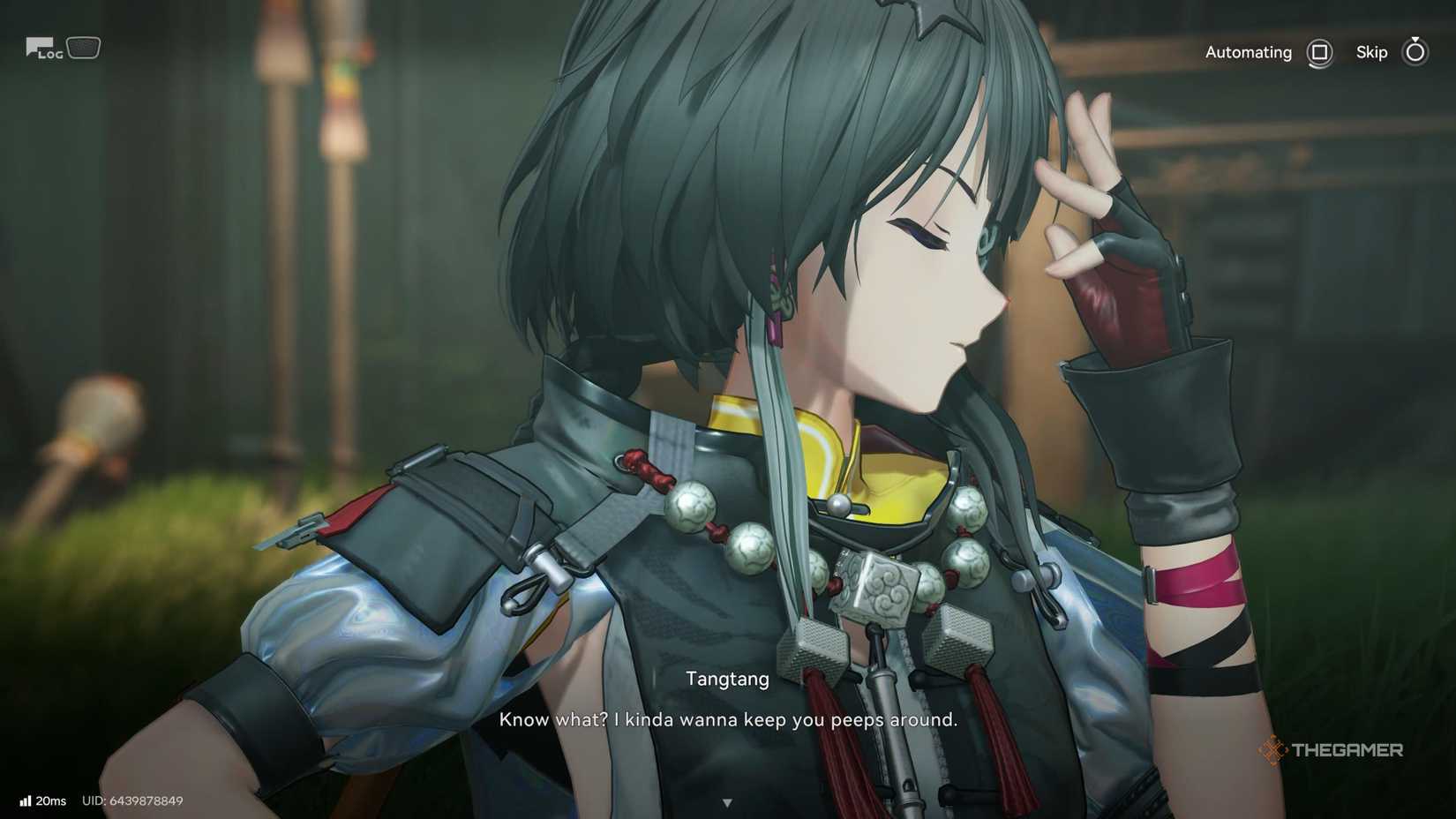Open the dialogue Log icon
This screenshot has height=819, width=1456.
40,46
